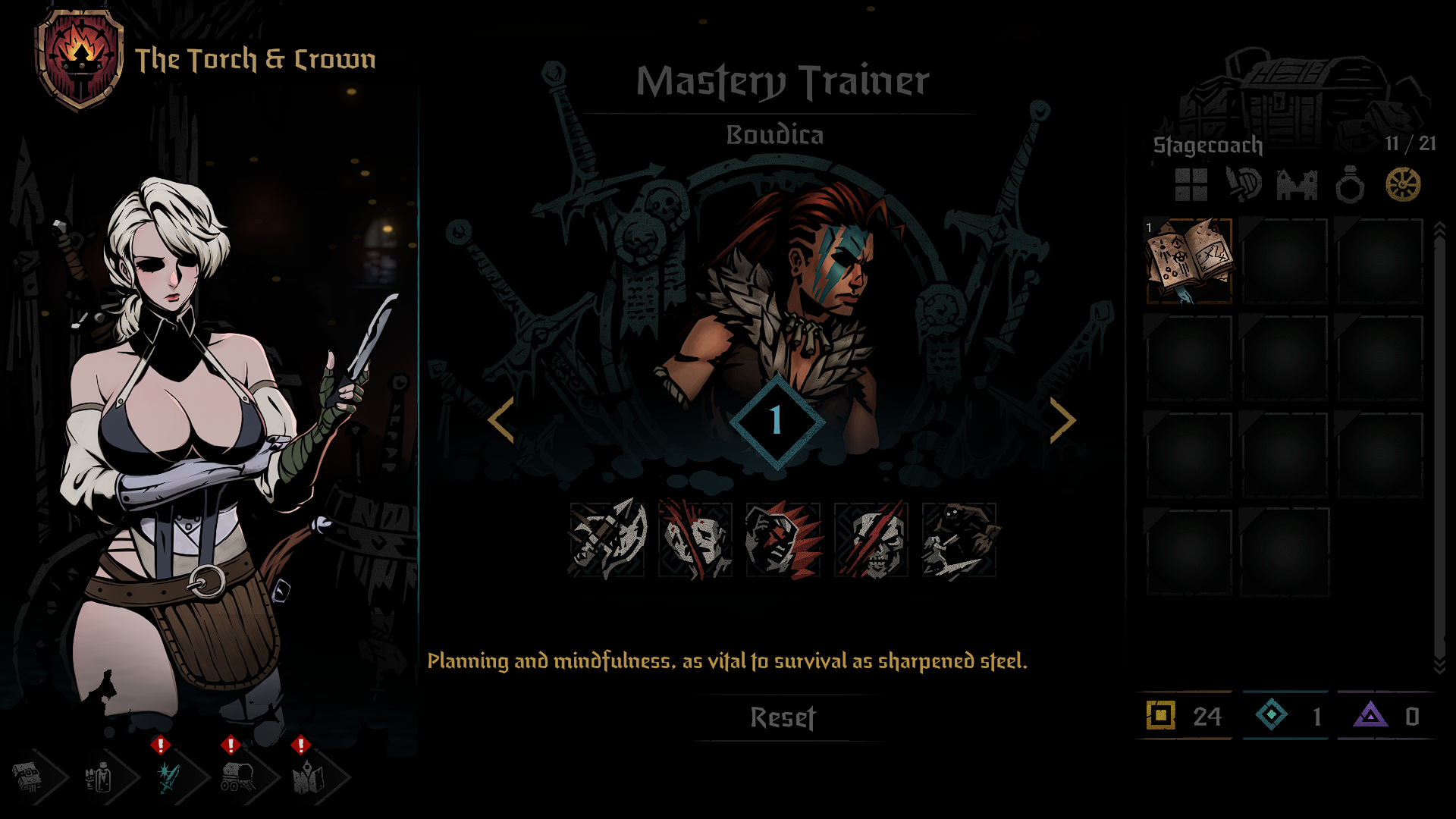
Task: Filter inventory by the golden wagon wheel
Action: [1403, 184]
